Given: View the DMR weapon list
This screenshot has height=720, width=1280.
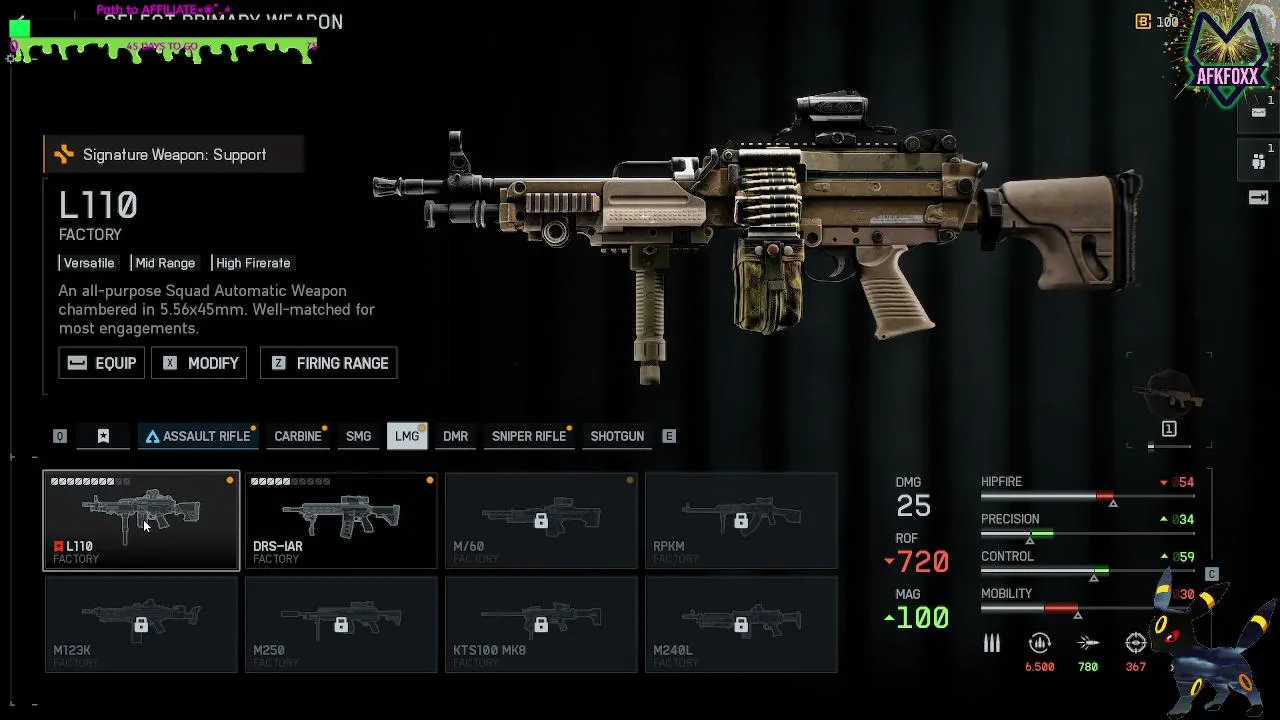Looking at the screenshot, I should pos(456,436).
